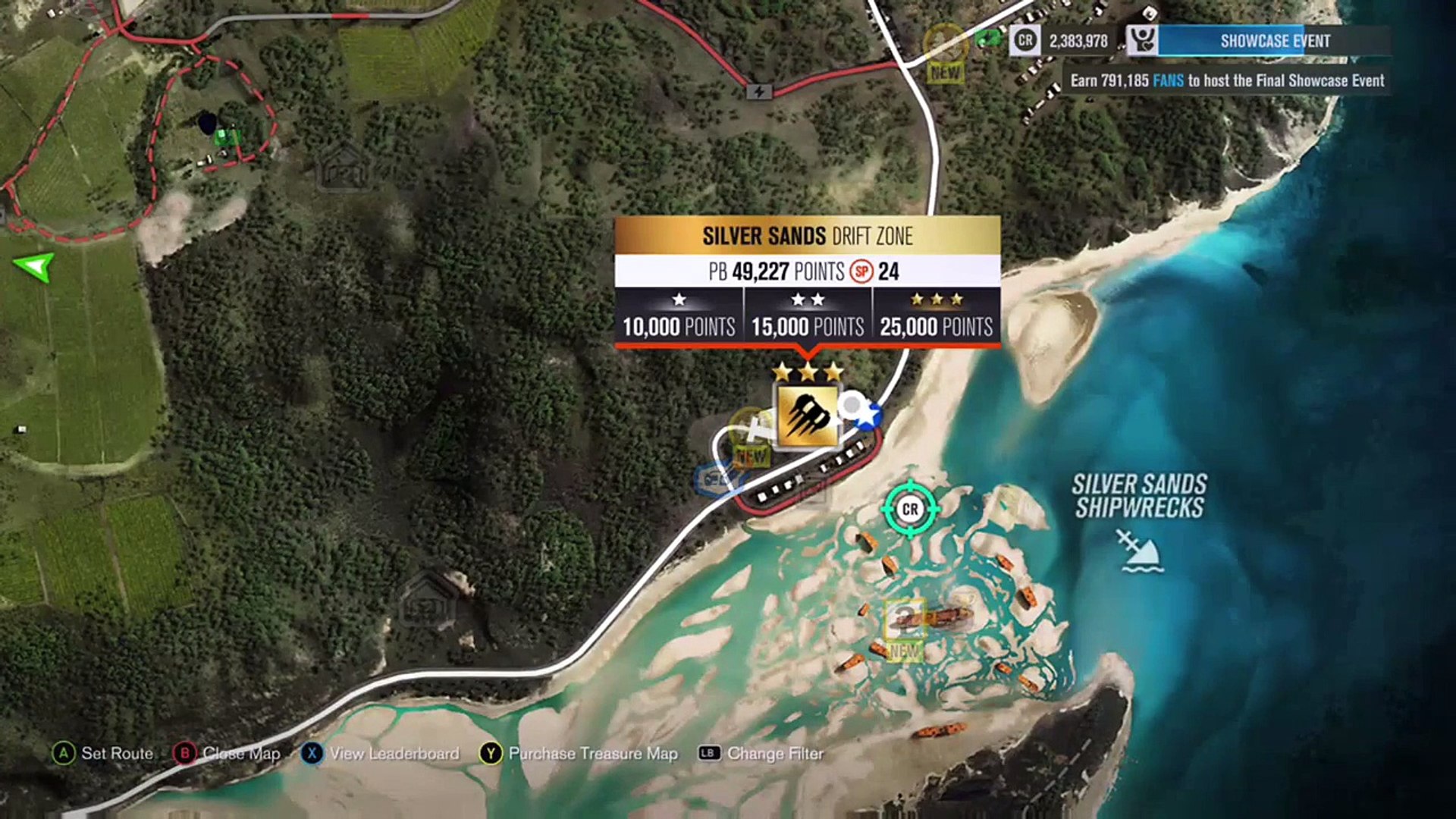Image resolution: width=1456 pixels, height=819 pixels.
Task: Select the green player arrow marker
Action: pos(35,265)
